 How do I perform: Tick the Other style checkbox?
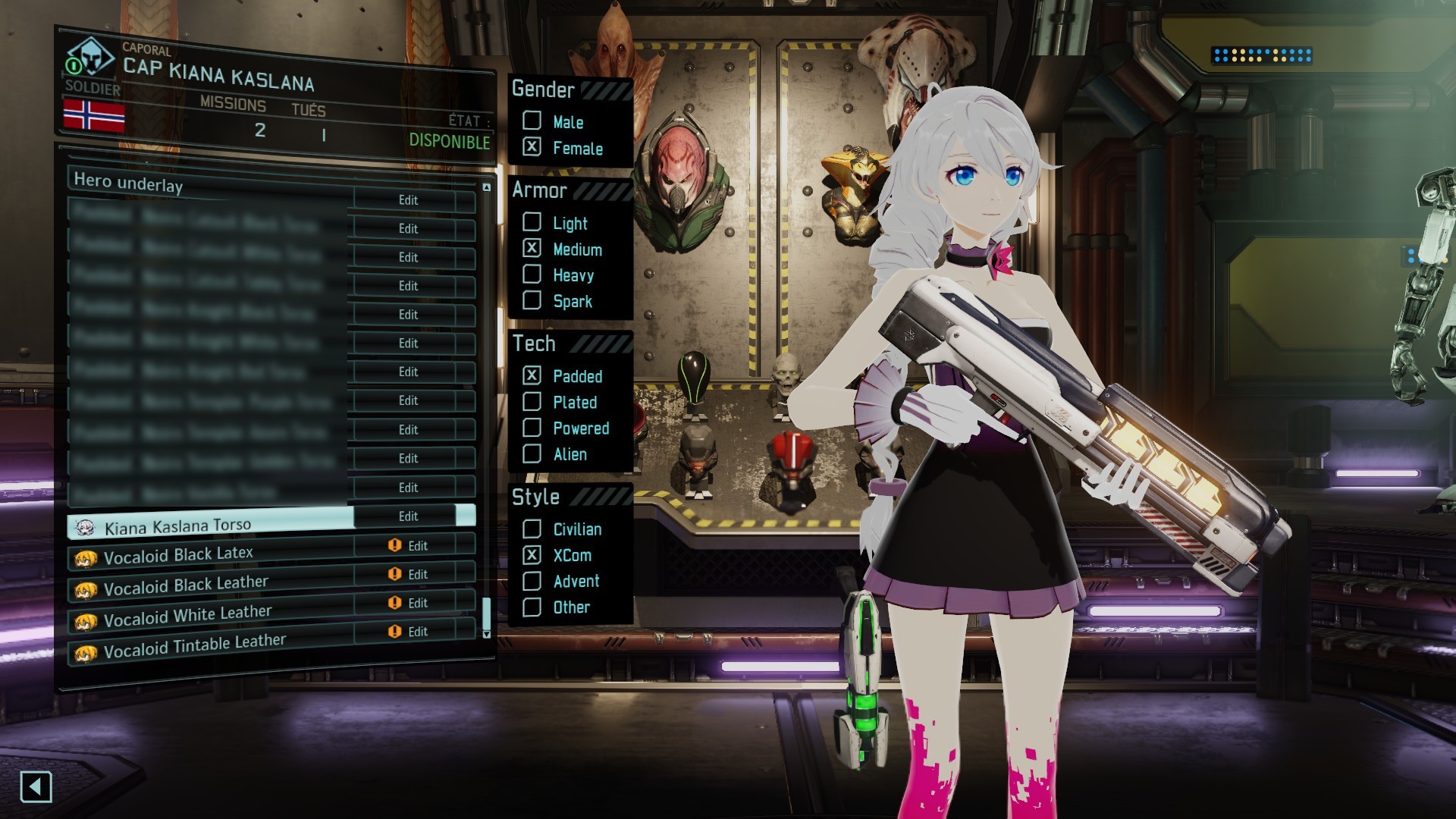coord(532,607)
